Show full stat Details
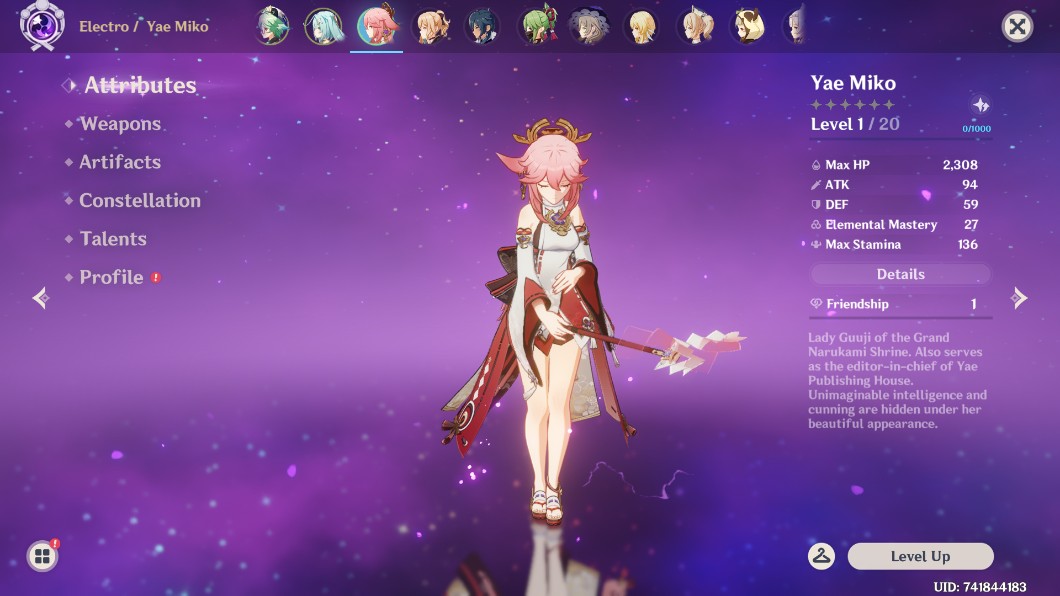This screenshot has width=1060, height=596. 900,274
